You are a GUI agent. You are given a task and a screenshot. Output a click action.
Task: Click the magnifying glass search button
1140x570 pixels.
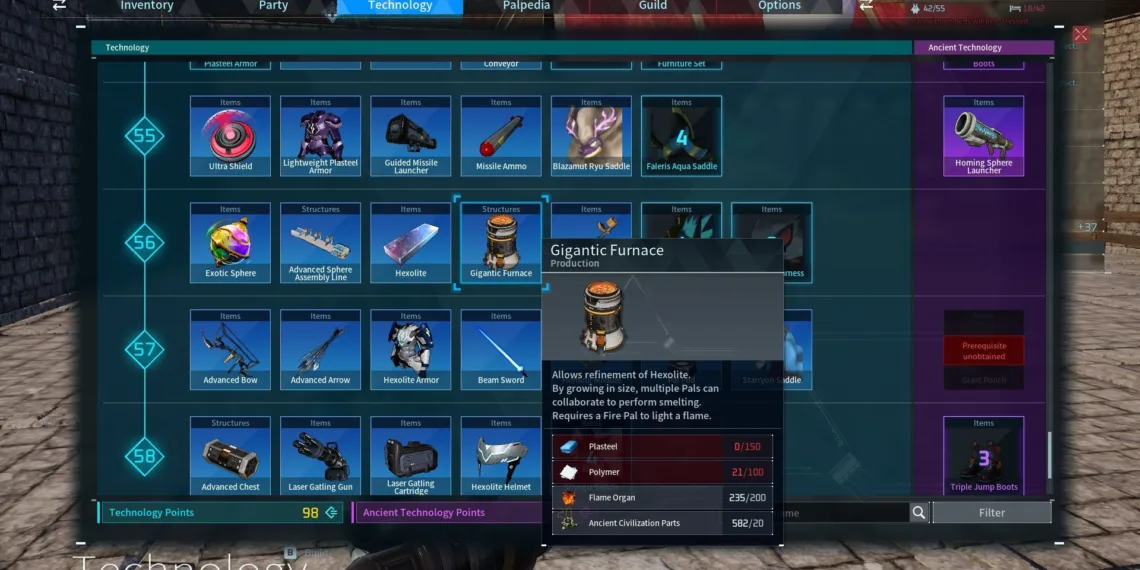pyautogui.click(x=919, y=513)
